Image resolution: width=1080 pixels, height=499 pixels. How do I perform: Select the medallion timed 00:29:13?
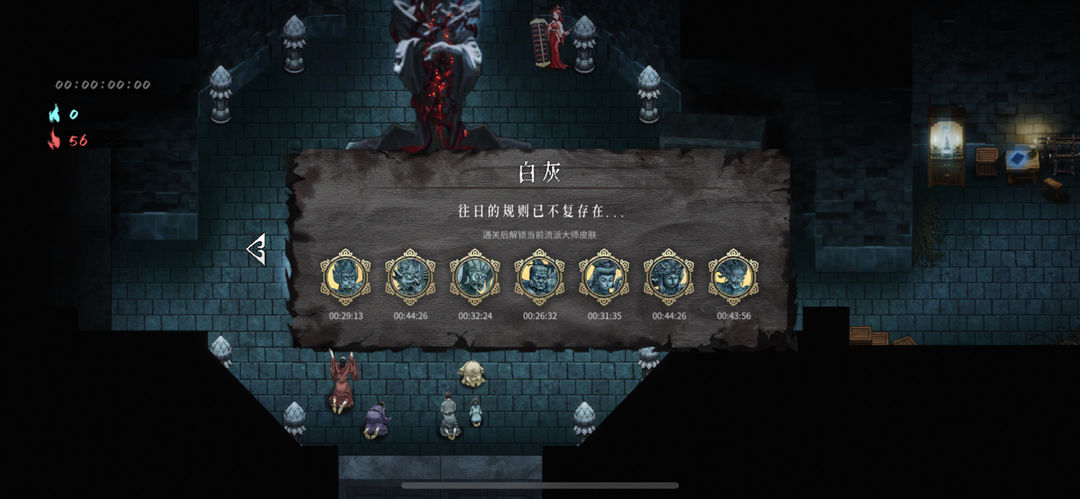[x=346, y=277]
